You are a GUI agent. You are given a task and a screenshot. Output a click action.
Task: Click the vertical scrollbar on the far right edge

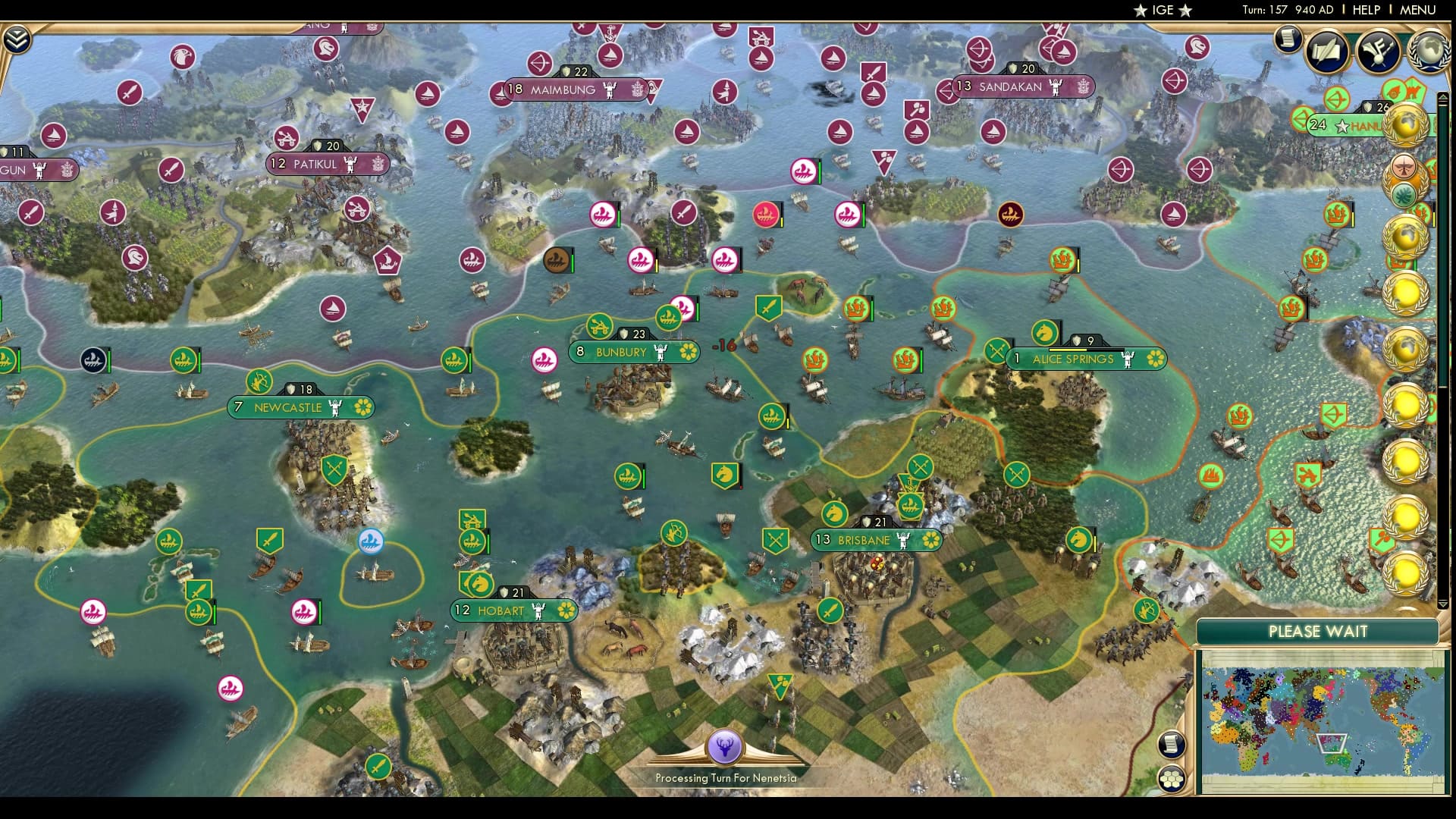(1444, 341)
